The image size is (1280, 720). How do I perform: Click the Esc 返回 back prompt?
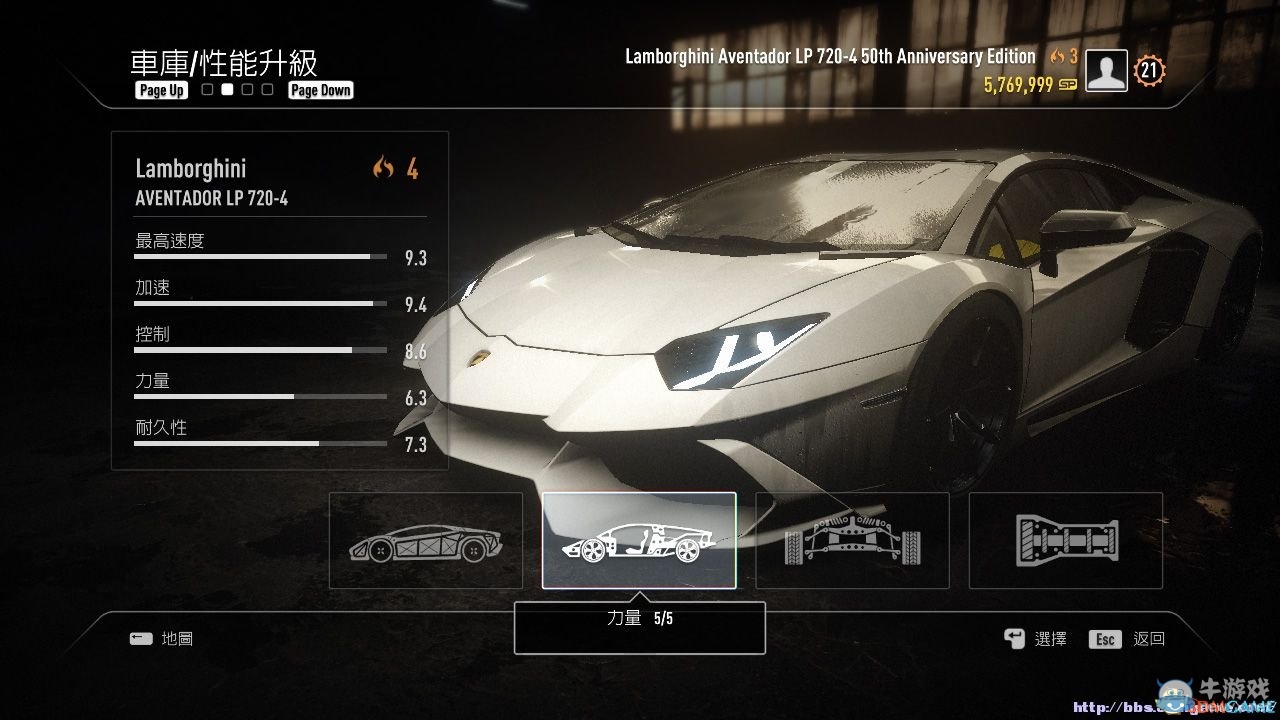pyautogui.click(x=1128, y=638)
